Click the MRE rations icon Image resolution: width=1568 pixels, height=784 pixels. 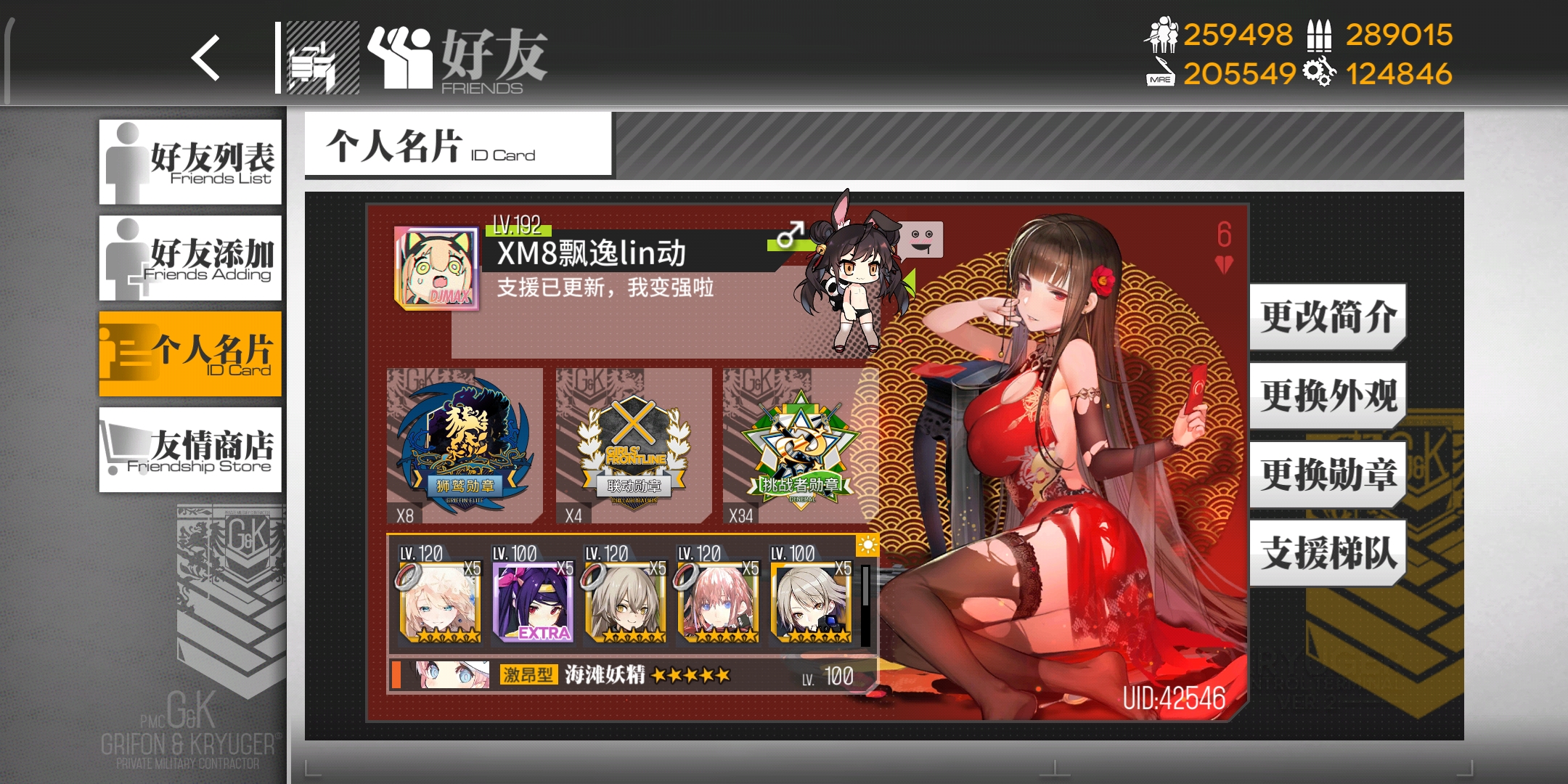click(x=1161, y=73)
